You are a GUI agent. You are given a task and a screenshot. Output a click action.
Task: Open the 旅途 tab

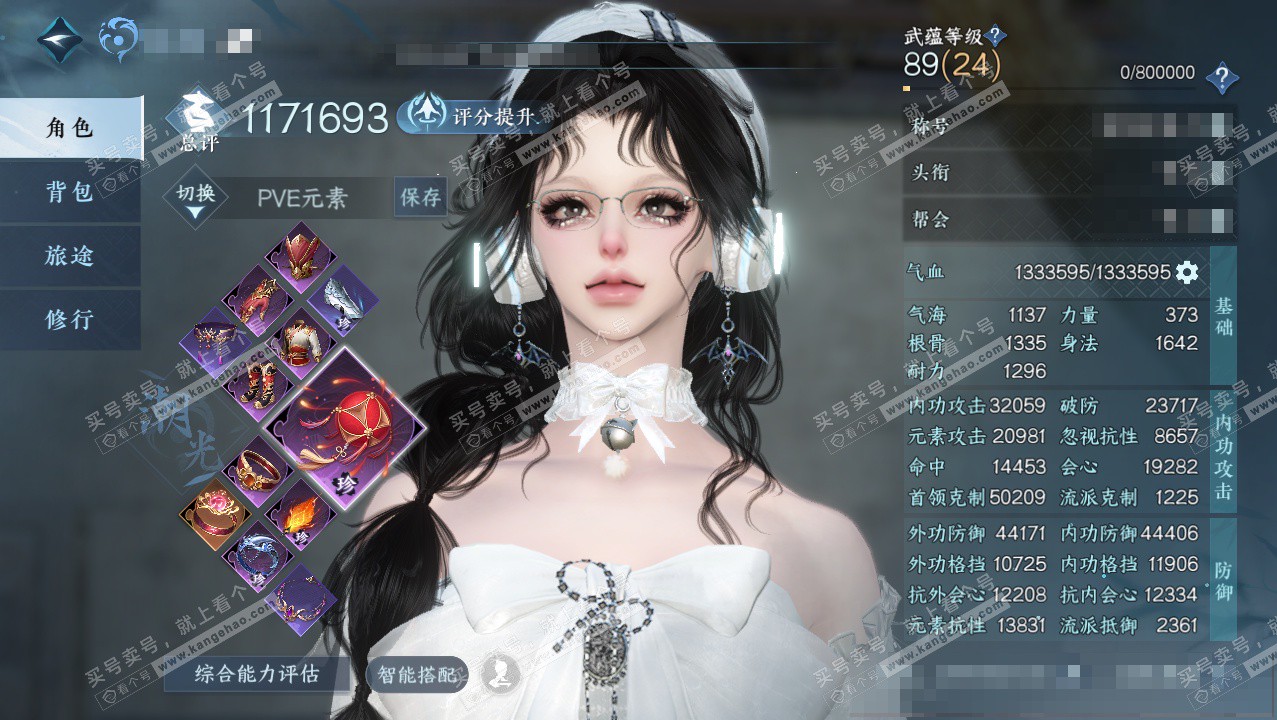[x=69, y=256]
